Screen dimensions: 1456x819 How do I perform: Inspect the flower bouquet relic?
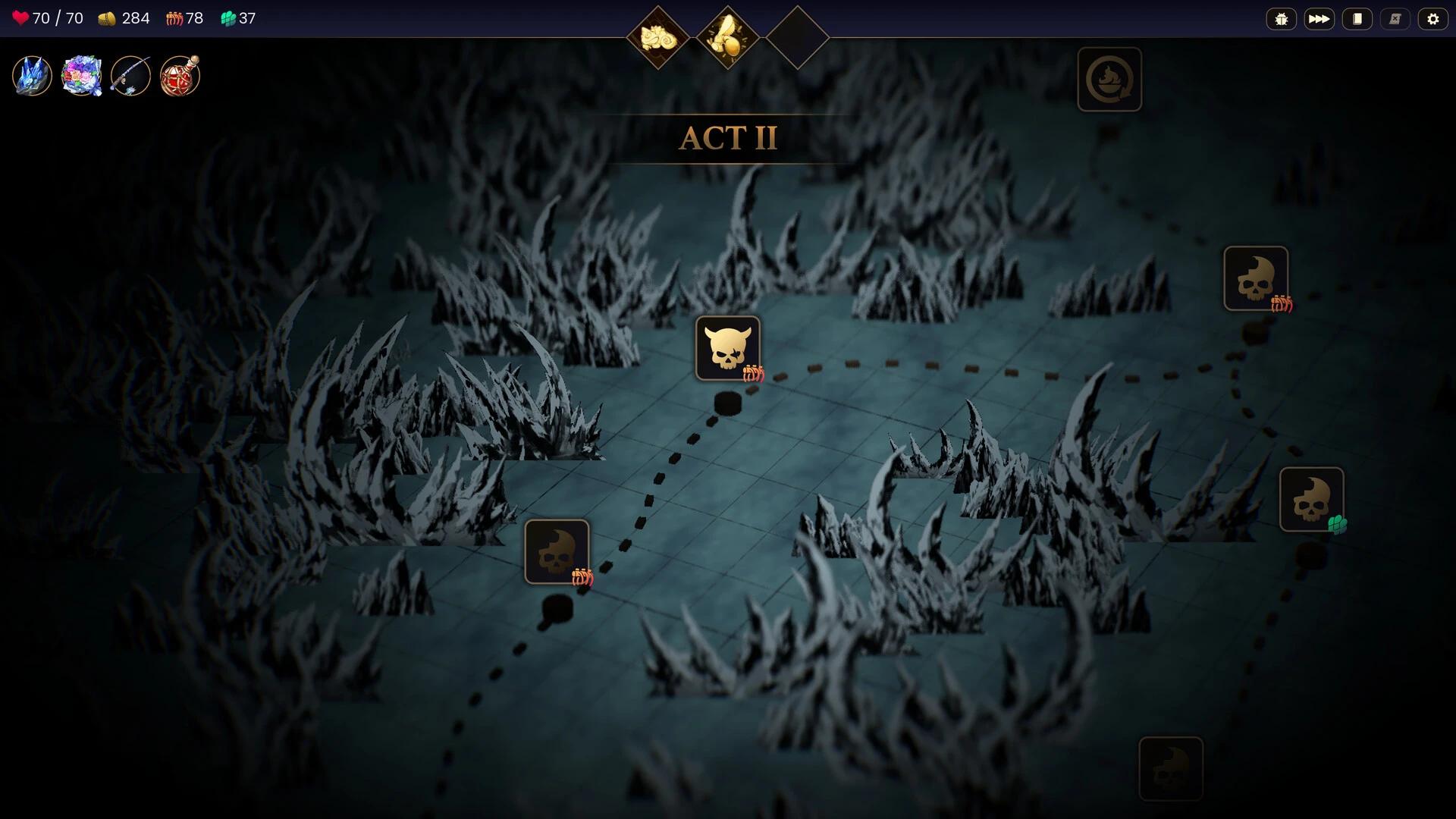coord(80,74)
